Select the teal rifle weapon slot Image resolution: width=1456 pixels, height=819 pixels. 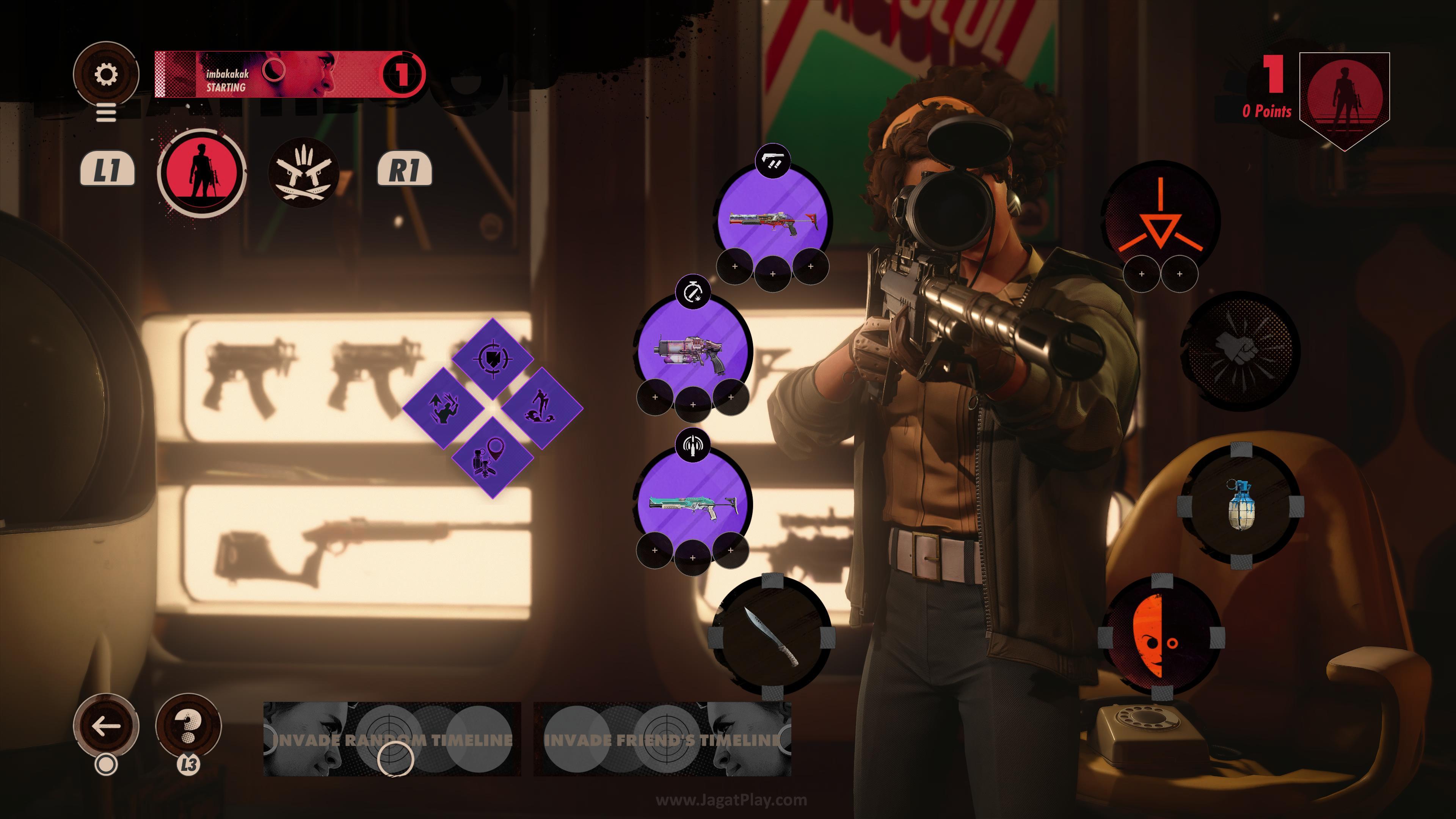click(694, 506)
